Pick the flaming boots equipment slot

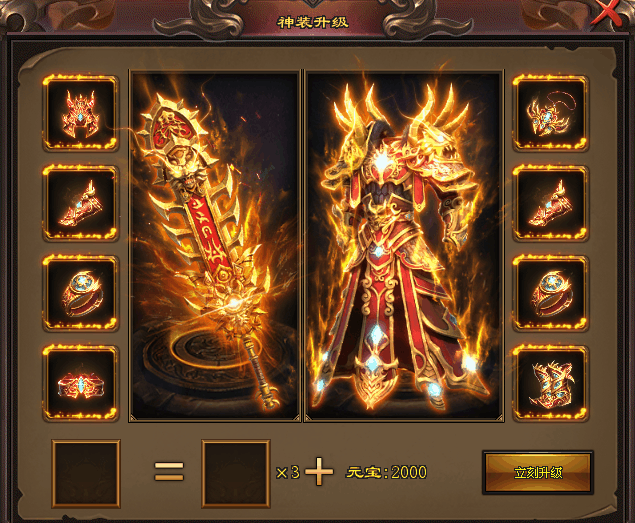pos(549,382)
